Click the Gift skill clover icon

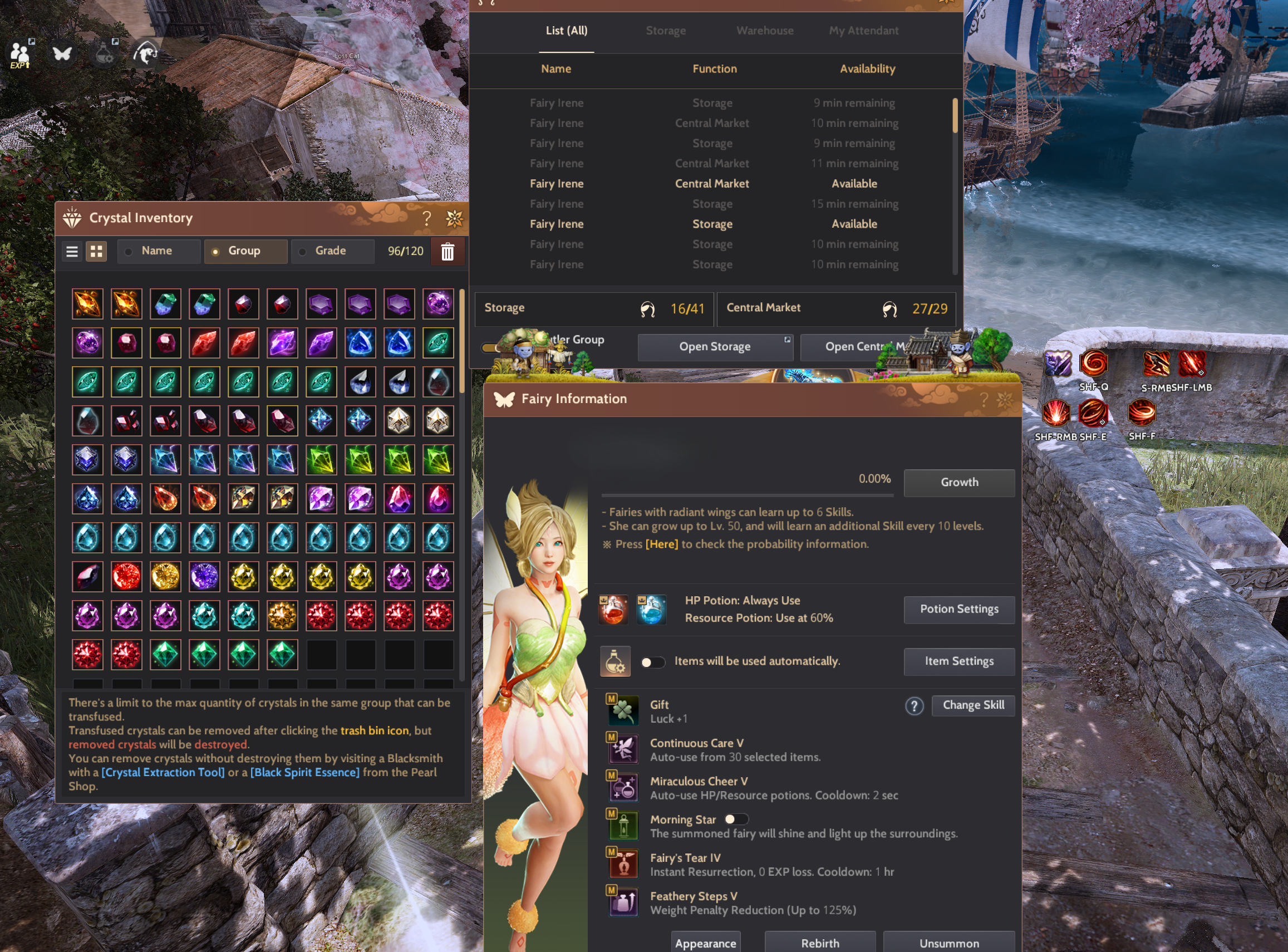tap(623, 710)
